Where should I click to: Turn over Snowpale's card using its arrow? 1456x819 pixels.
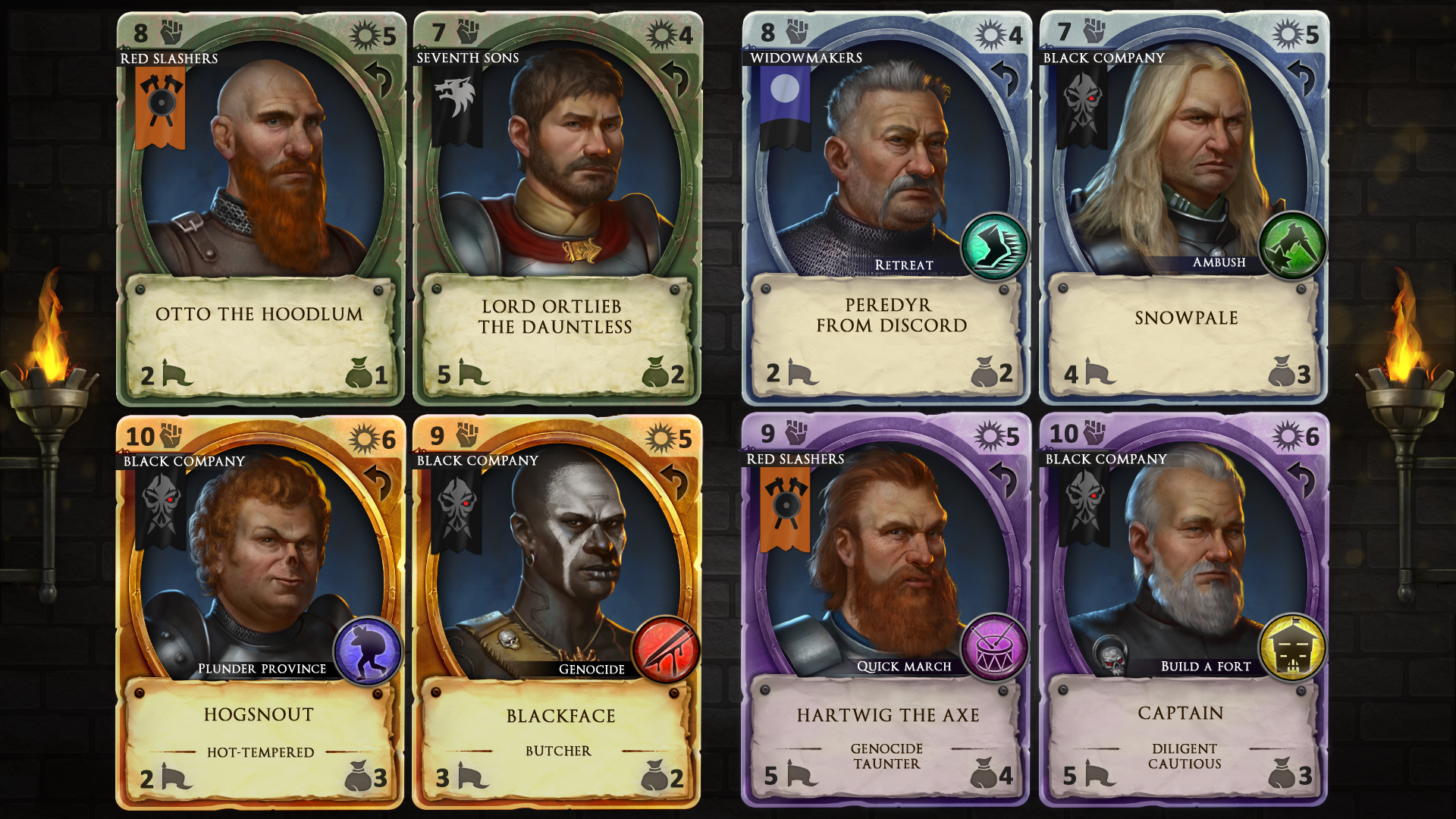tap(1302, 76)
